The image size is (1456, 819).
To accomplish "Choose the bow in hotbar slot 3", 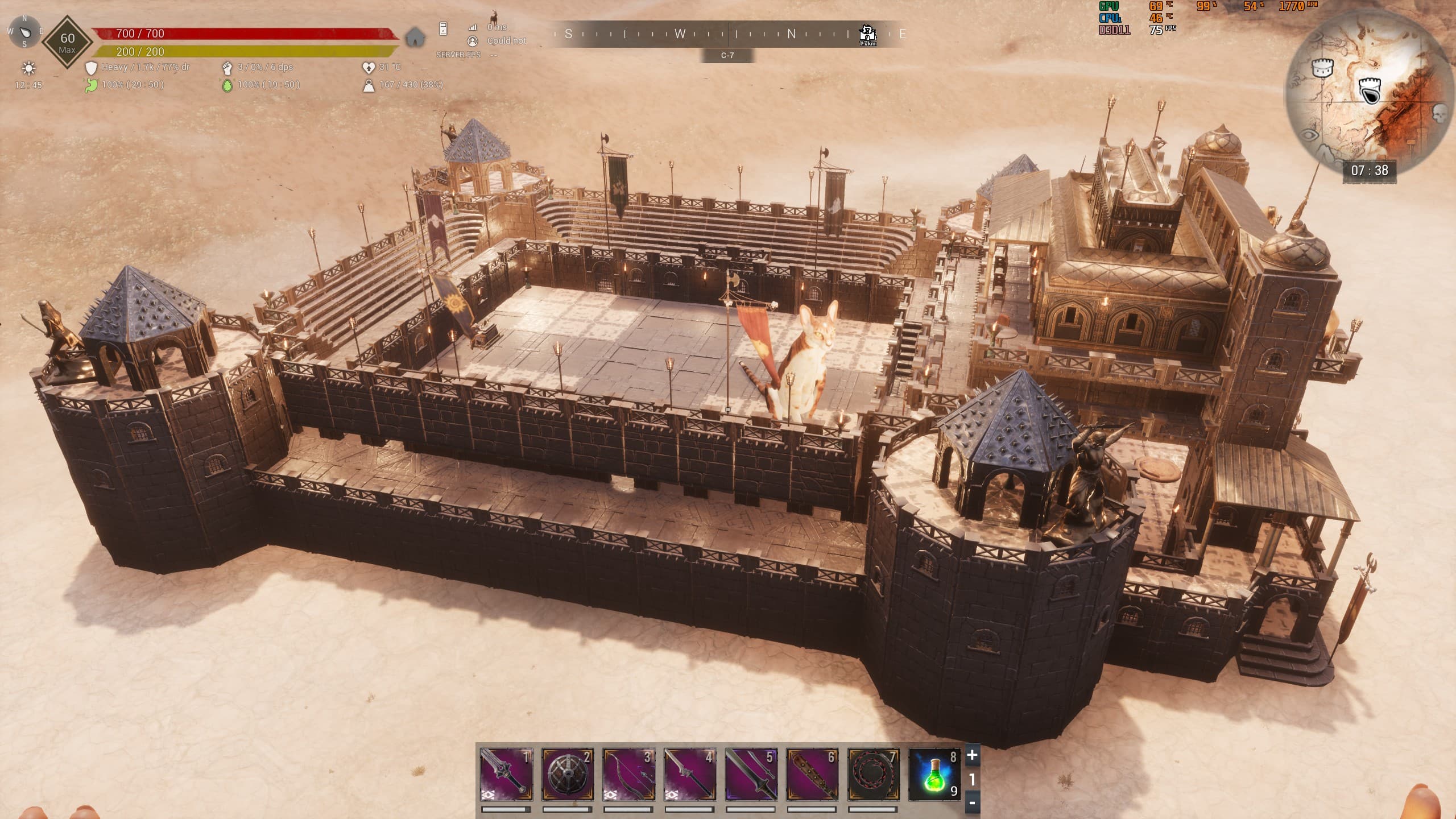I will pos(628,774).
